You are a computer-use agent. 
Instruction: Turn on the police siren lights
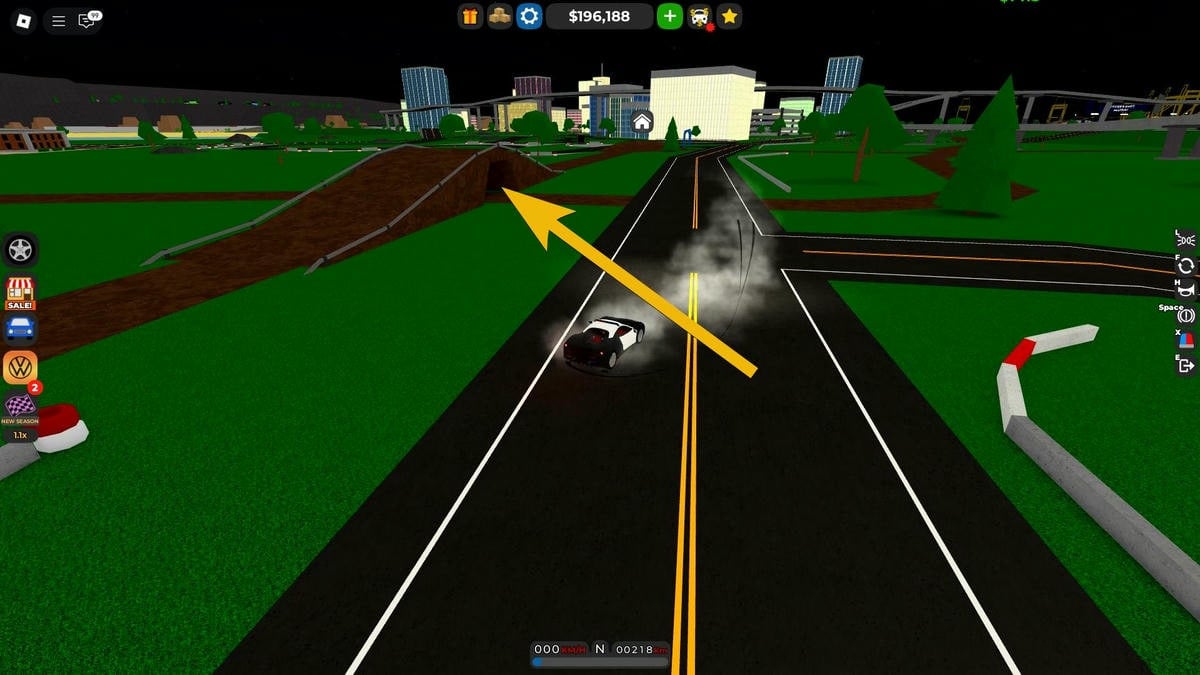click(x=1186, y=340)
